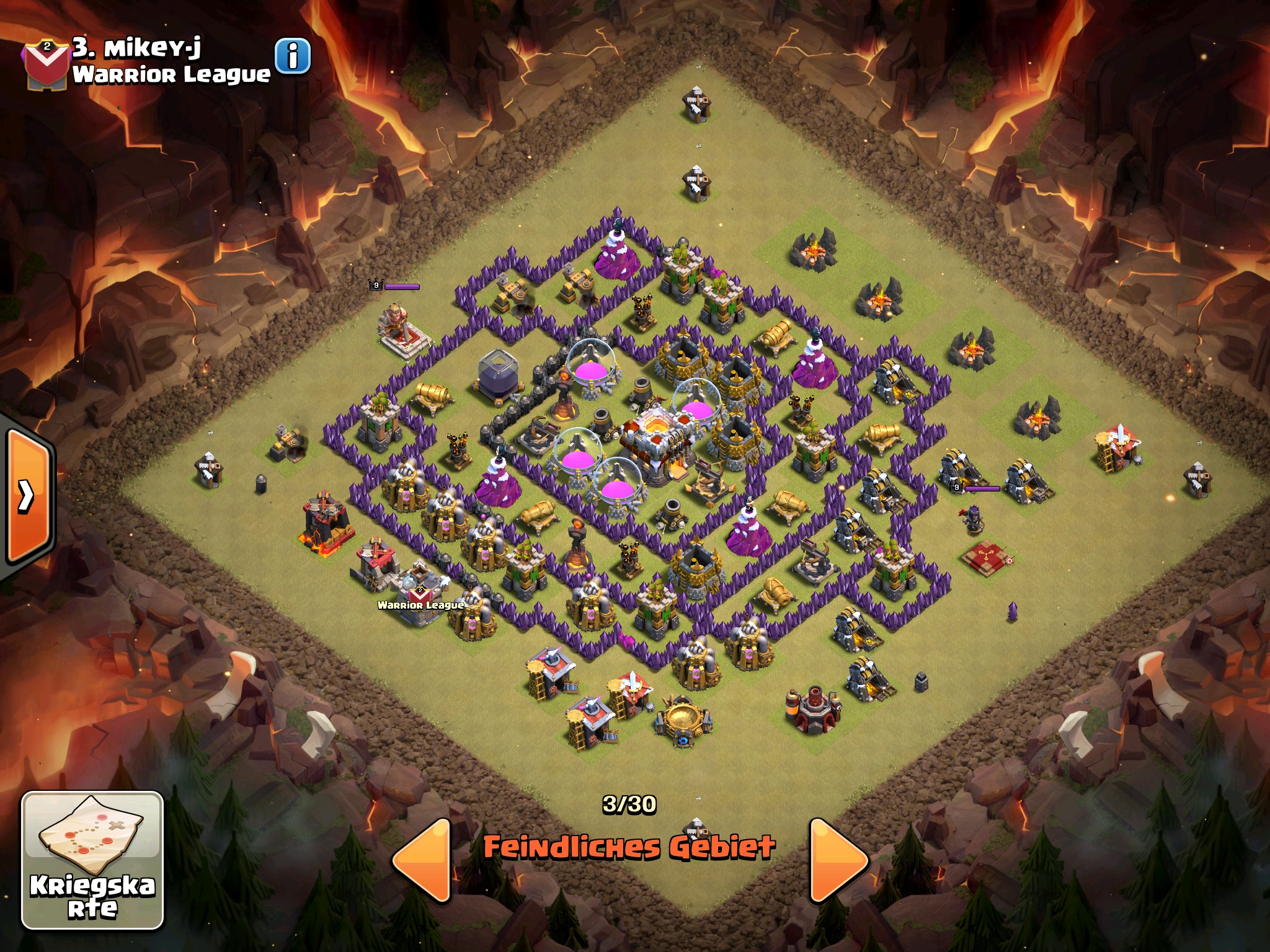Go to the next enemy base
Viewport: 1270px width, 952px height.
[x=838, y=860]
